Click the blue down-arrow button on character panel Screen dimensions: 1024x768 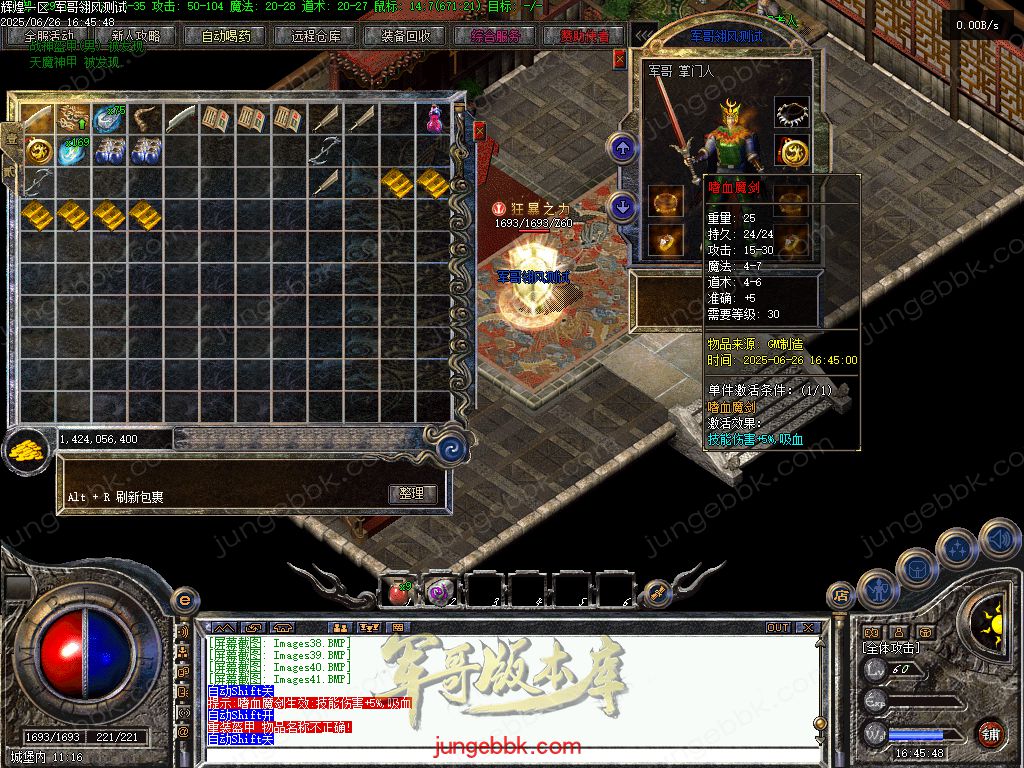point(623,207)
